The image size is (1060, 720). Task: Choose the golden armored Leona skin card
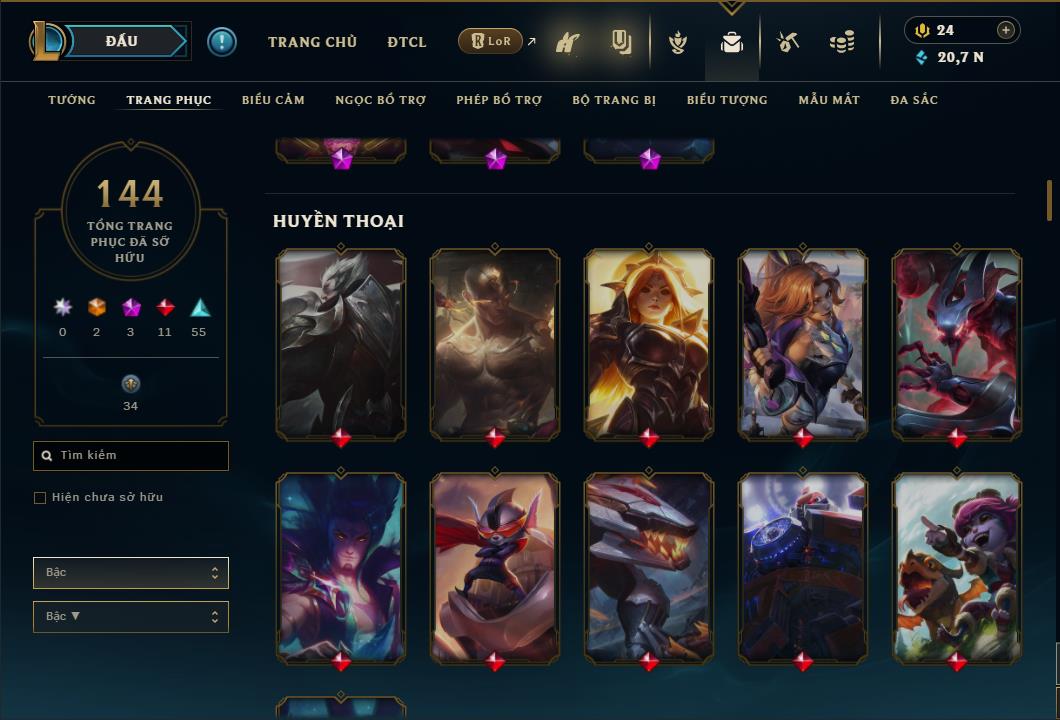coord(649,342)
